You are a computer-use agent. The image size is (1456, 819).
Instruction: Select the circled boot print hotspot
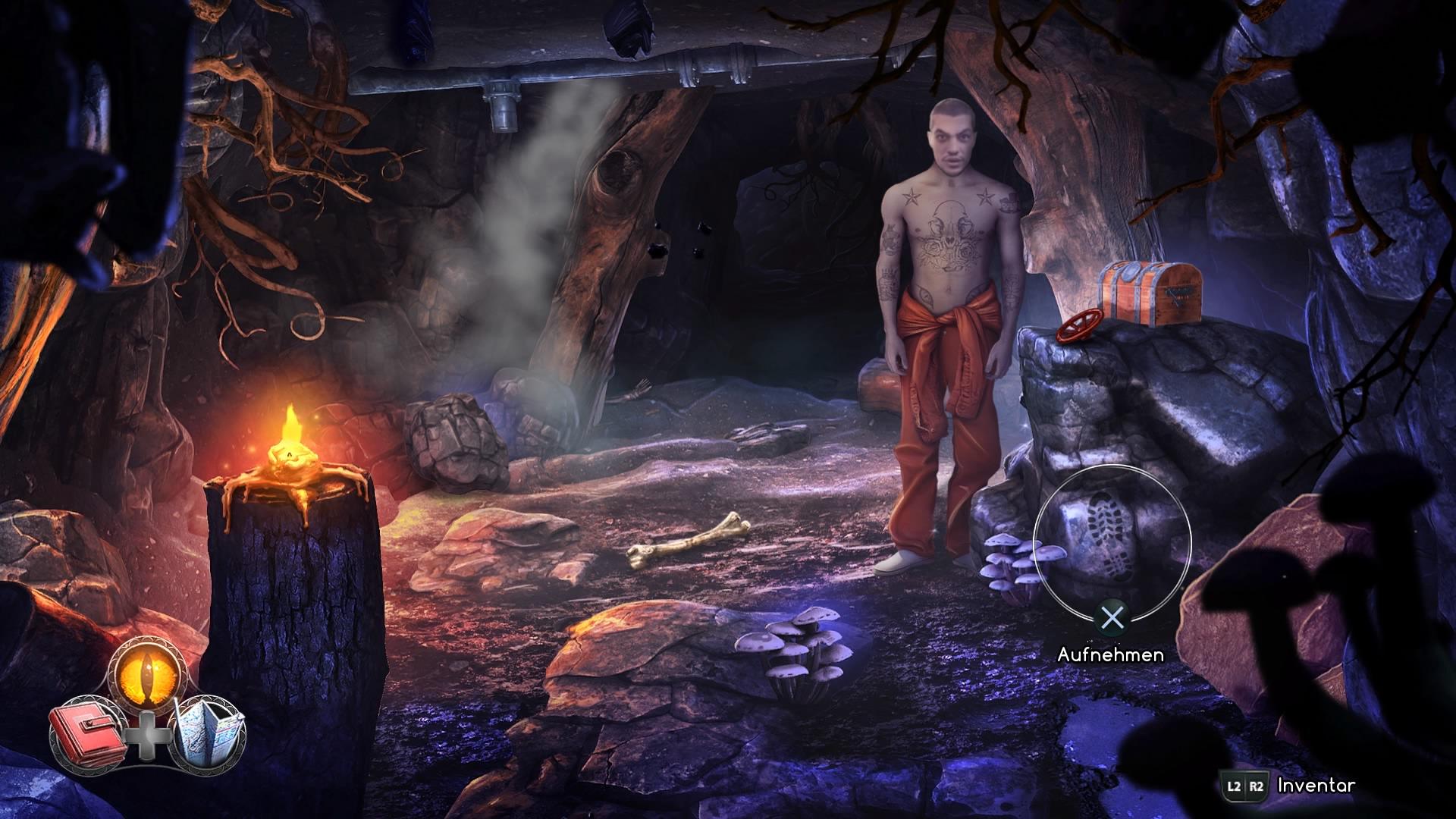click(x=1112, y=541)
